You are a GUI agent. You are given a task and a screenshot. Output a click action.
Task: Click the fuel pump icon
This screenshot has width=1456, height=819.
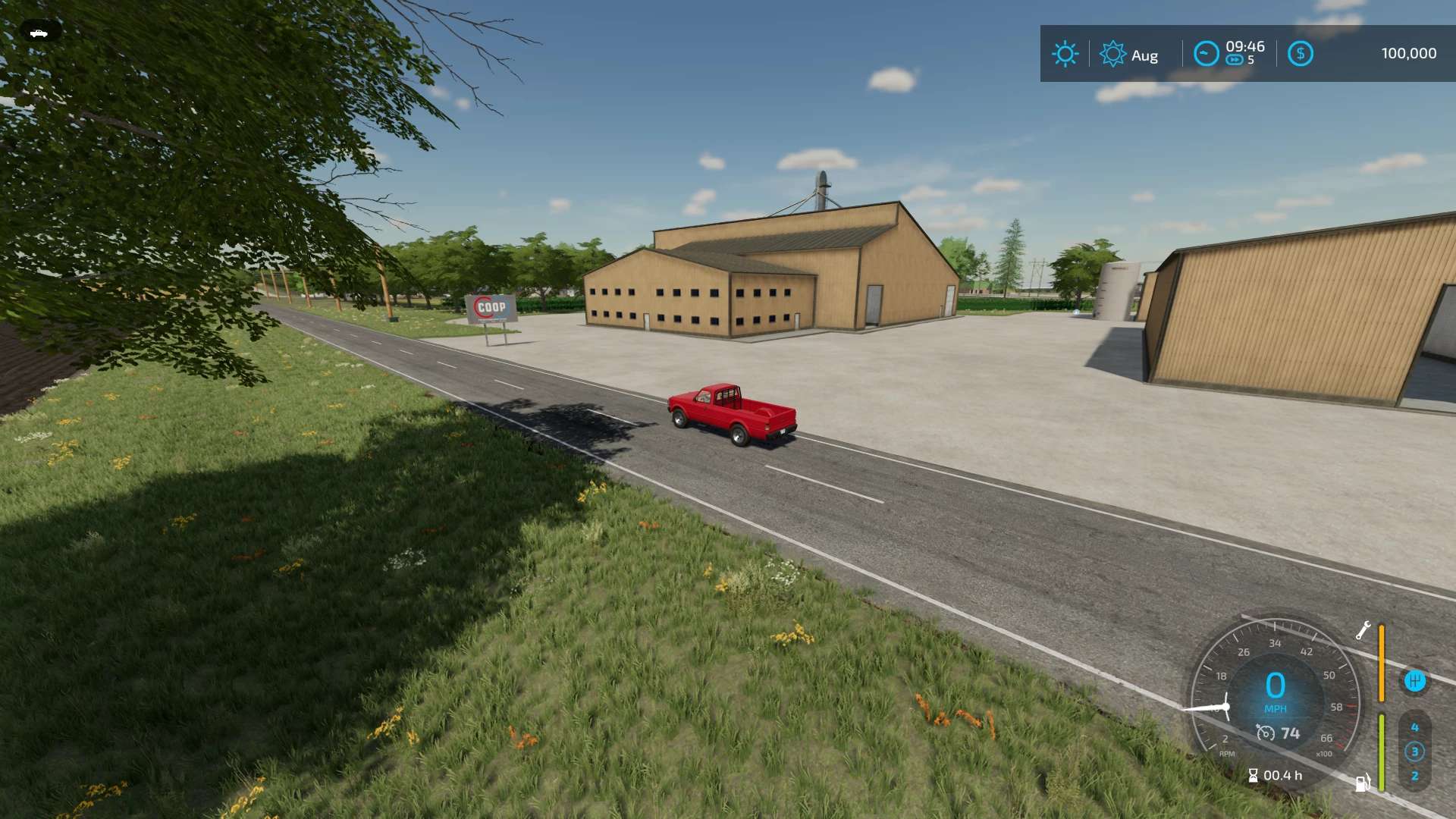(x=1363, y=782)
